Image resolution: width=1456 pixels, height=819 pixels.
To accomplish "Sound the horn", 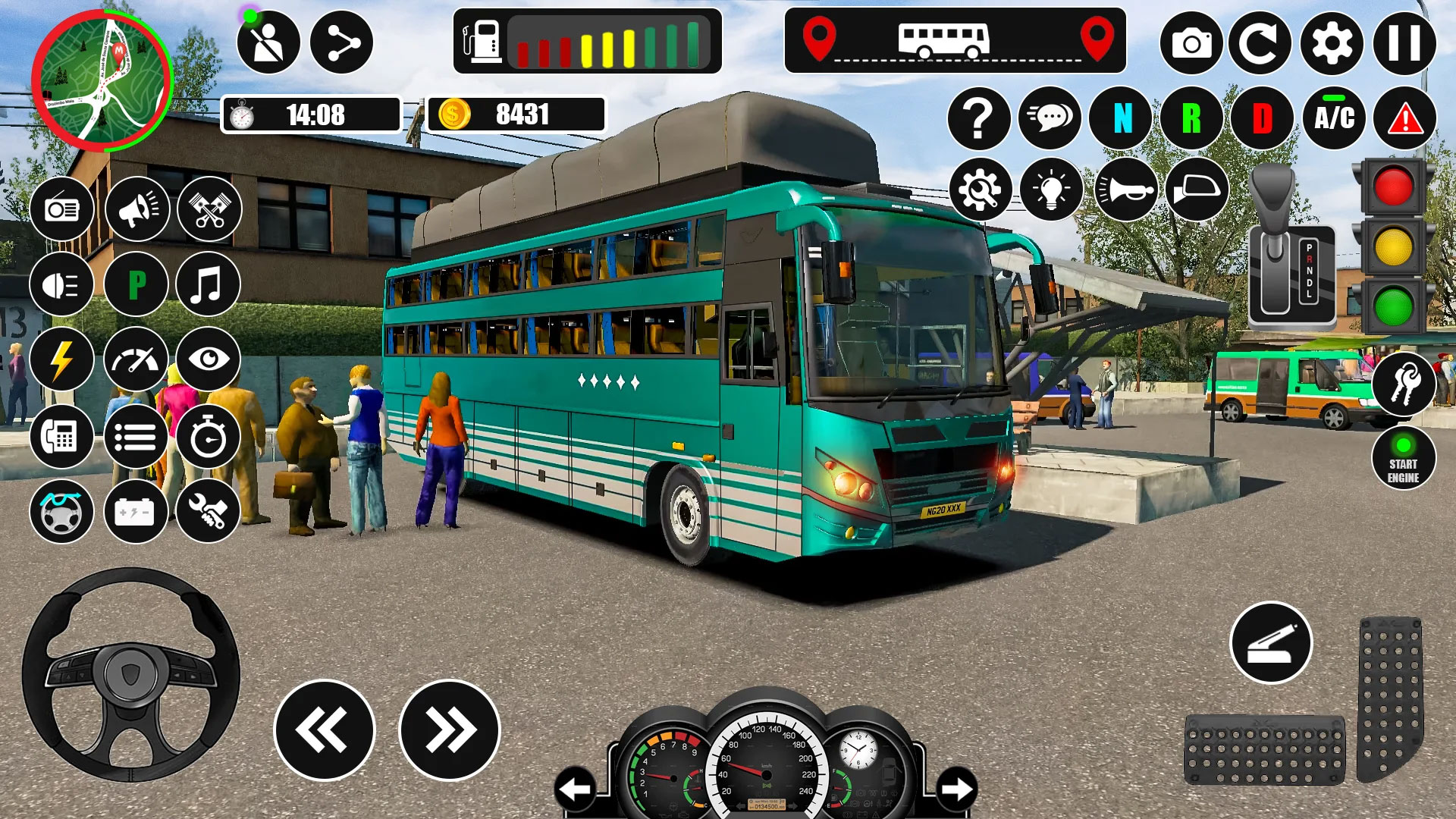I will 1125,190.
